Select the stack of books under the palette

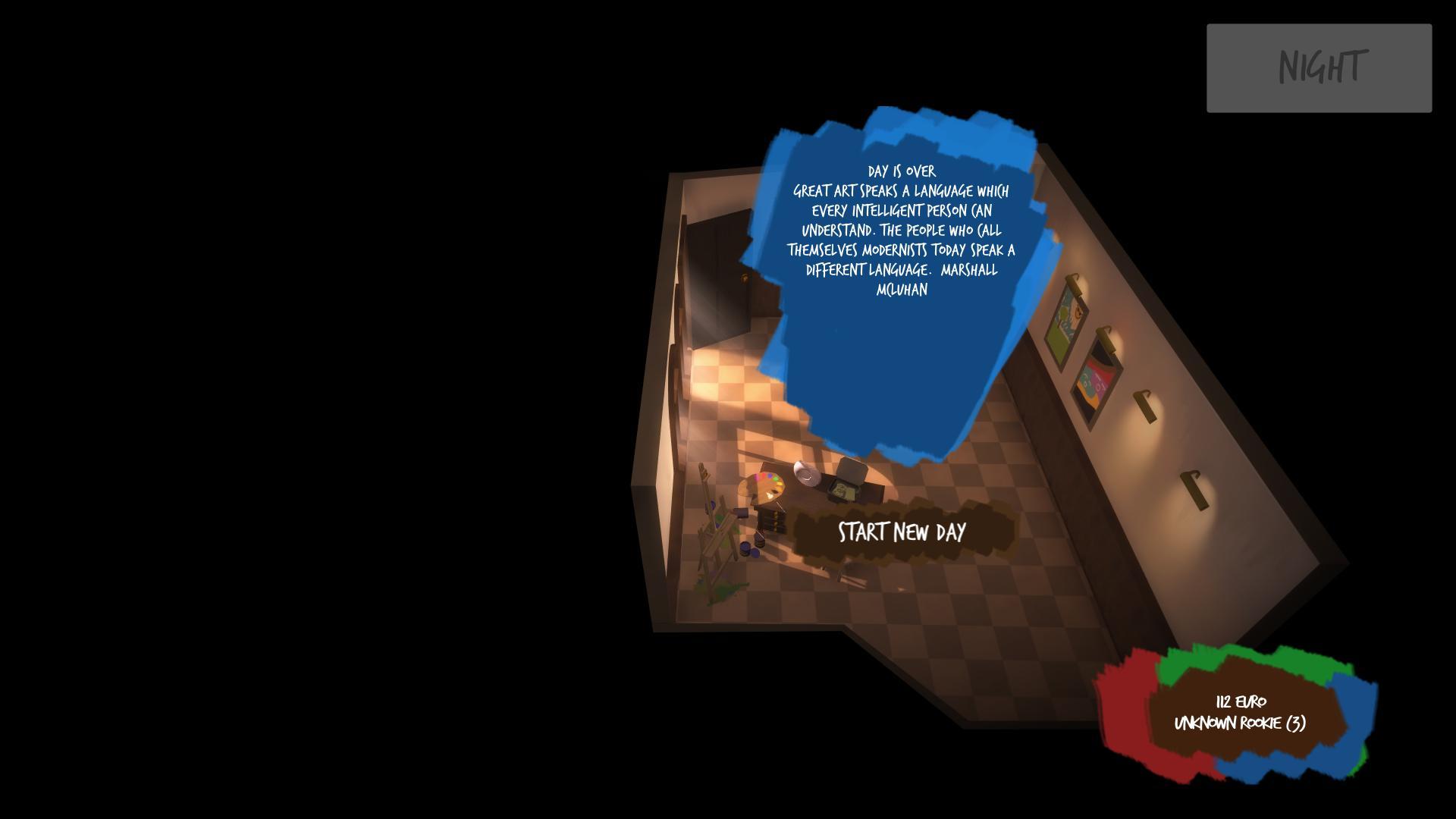tap(771, 521)
